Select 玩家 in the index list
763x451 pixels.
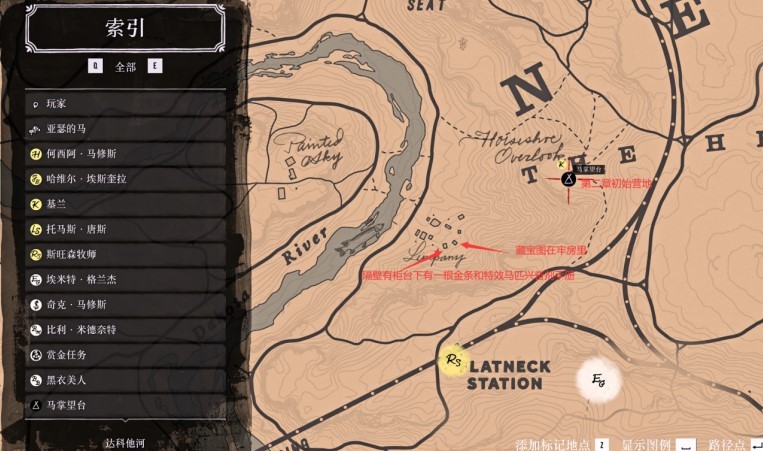click(125, 103)
